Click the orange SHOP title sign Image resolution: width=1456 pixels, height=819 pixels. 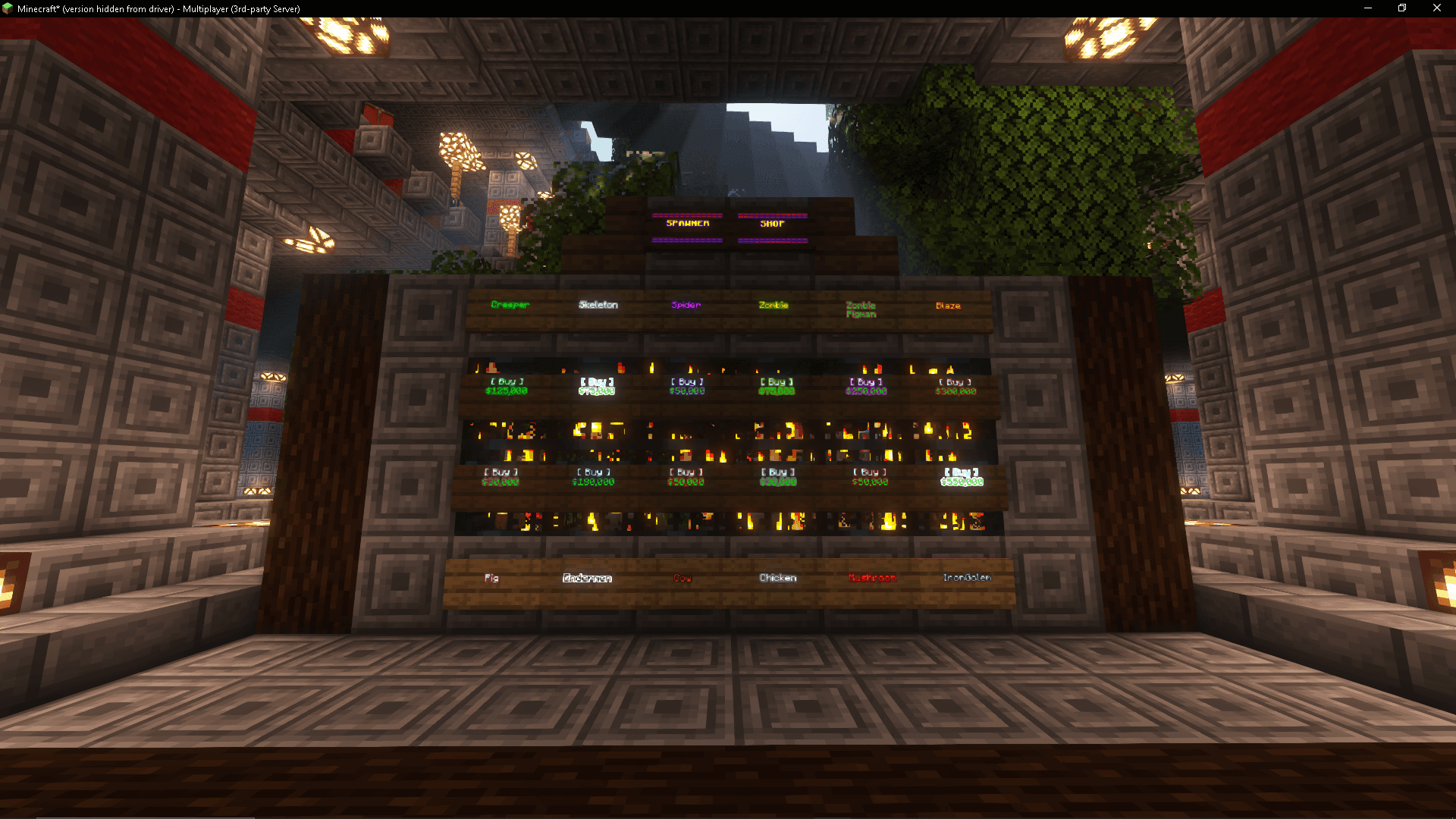(771, 224)
